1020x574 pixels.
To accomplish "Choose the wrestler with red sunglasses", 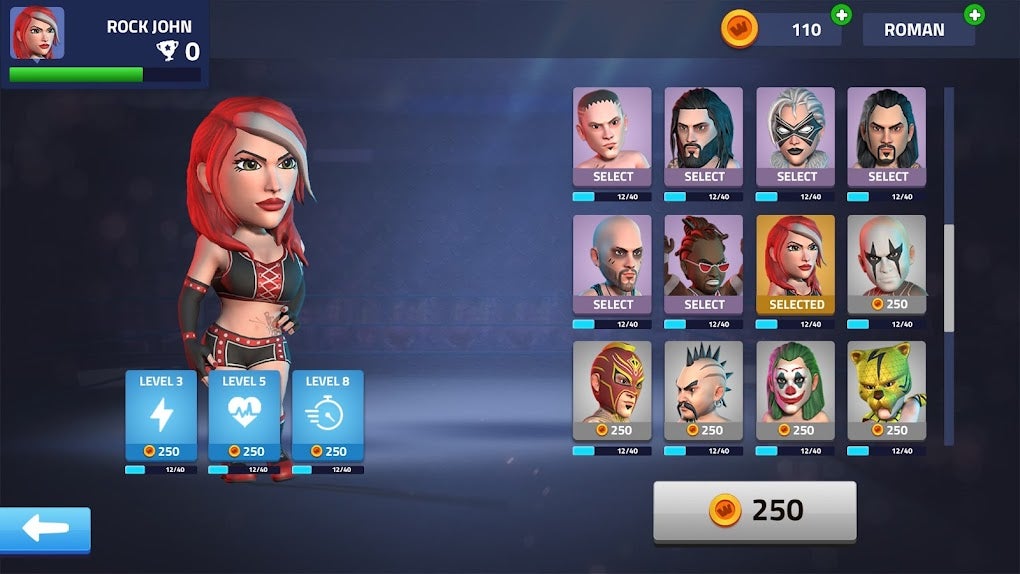I will coord(704,264).
